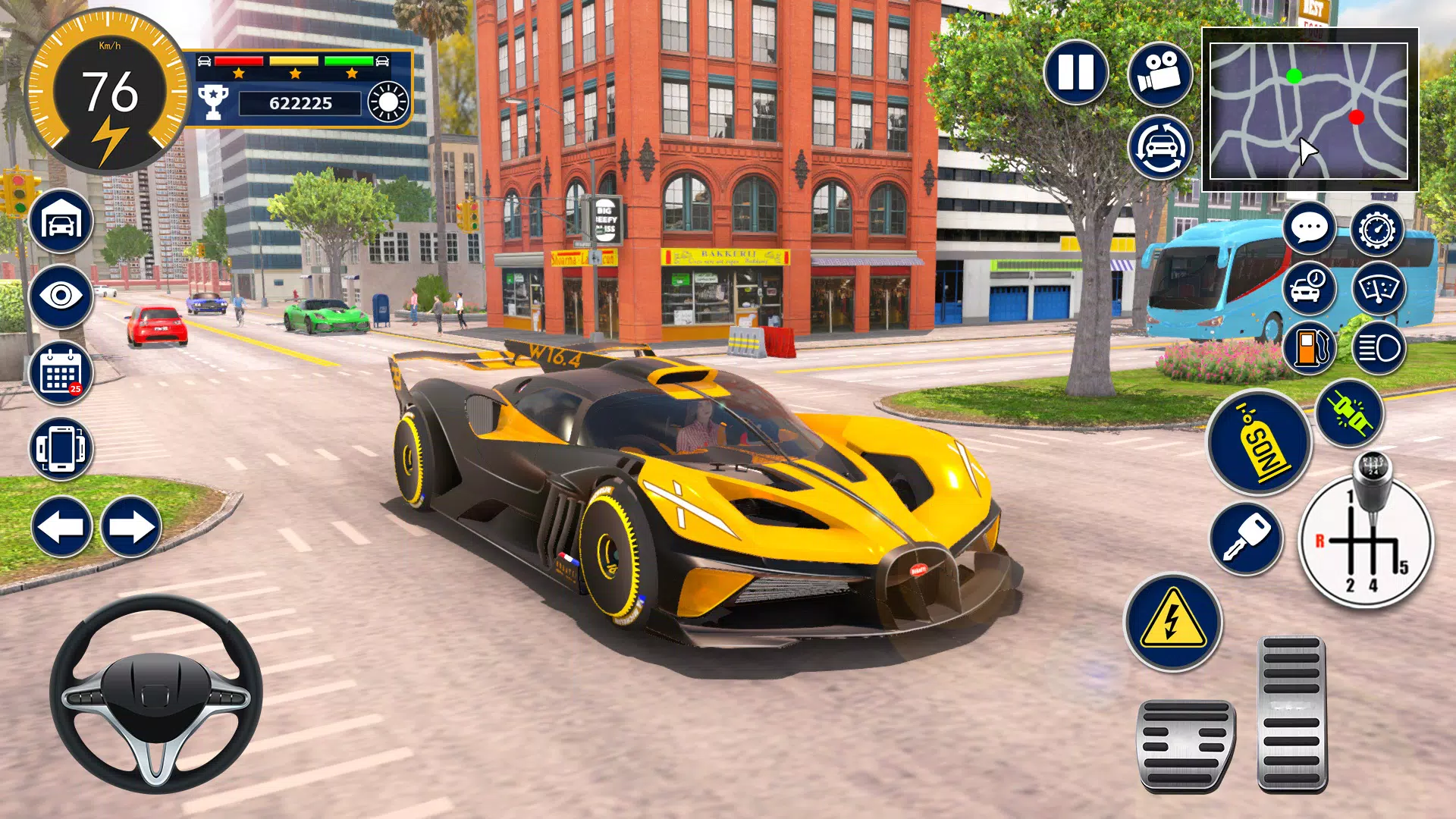Toggle the camera view with the eye icon
Image resolution: width=1456 pixels, height=819 pixels.
pyautogui.click(x=61, y=297)
